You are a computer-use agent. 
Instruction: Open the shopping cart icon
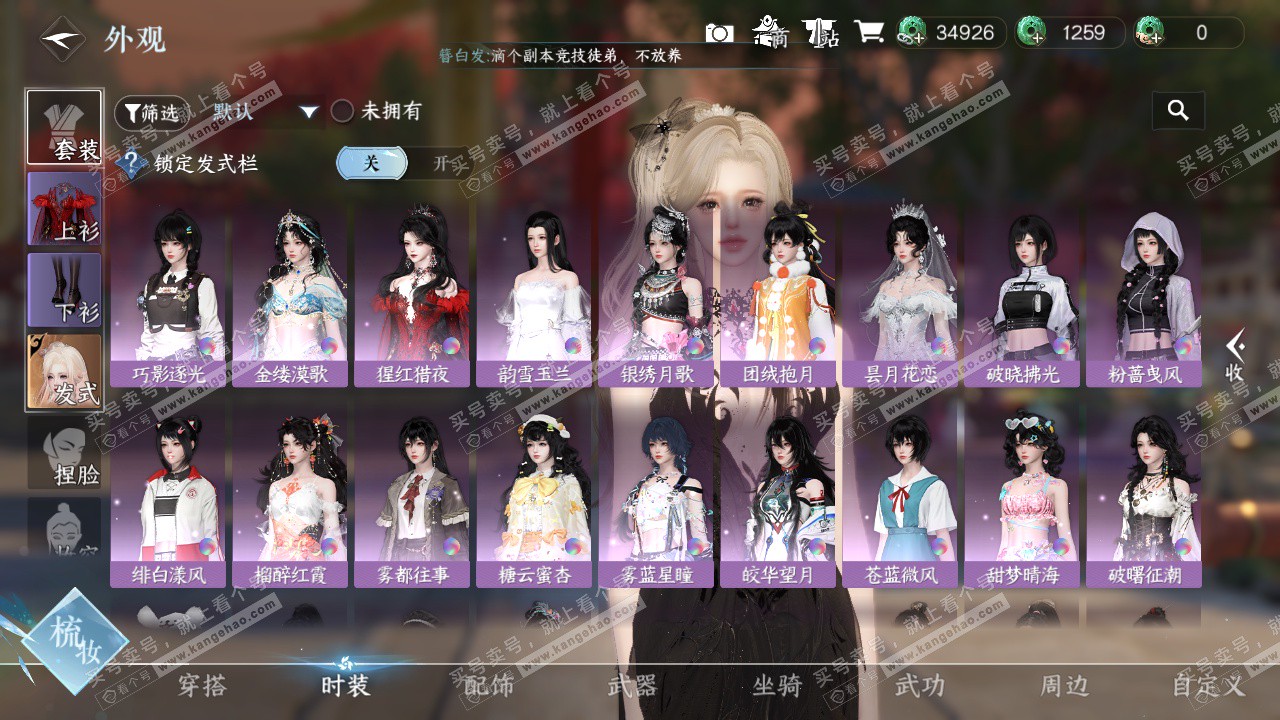tap(868, 33)
